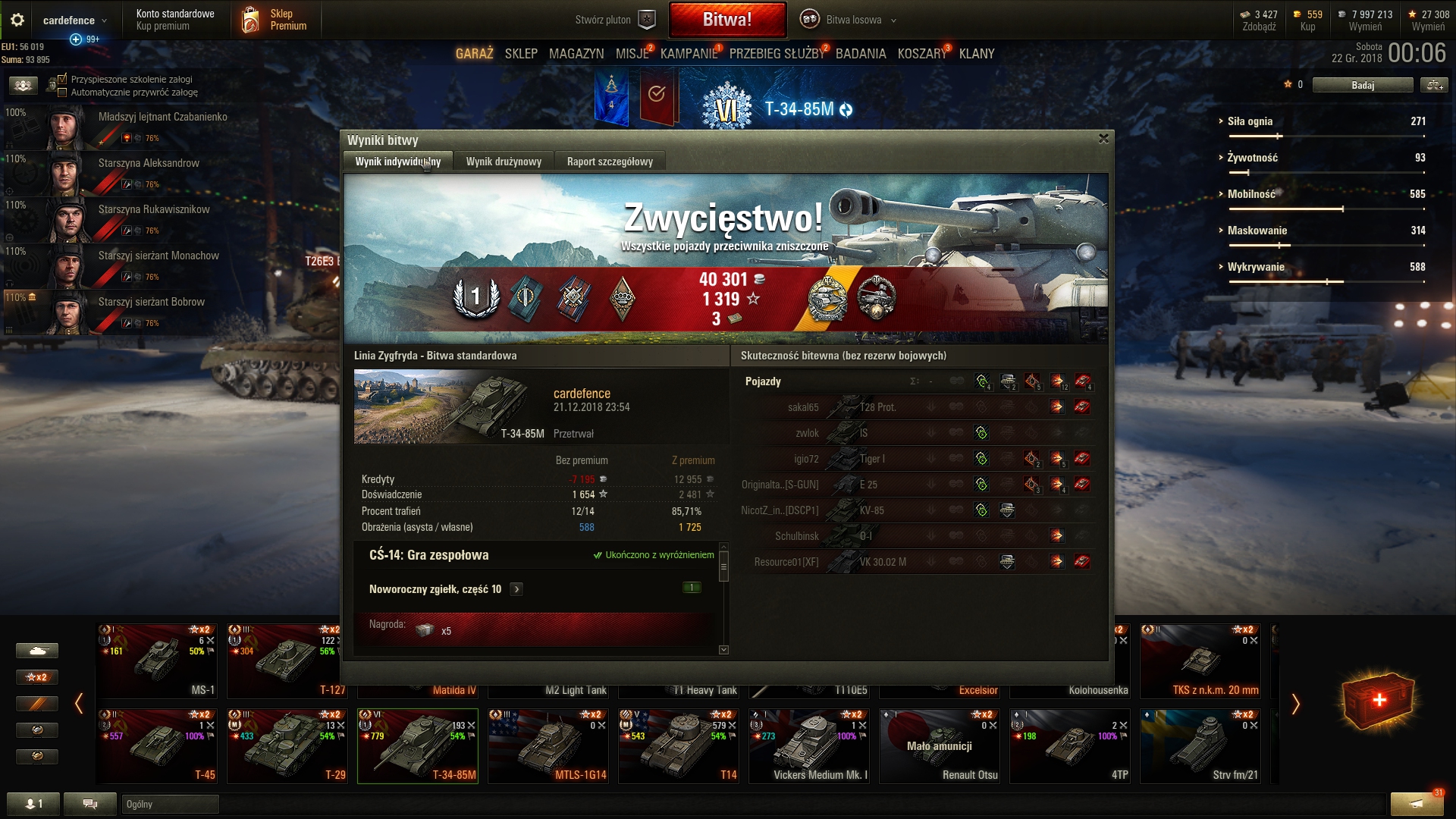The width and height of the screenshot is (1456, 819).
Task: Open the BADANIA research menu
Action: (x=861, y=54)
